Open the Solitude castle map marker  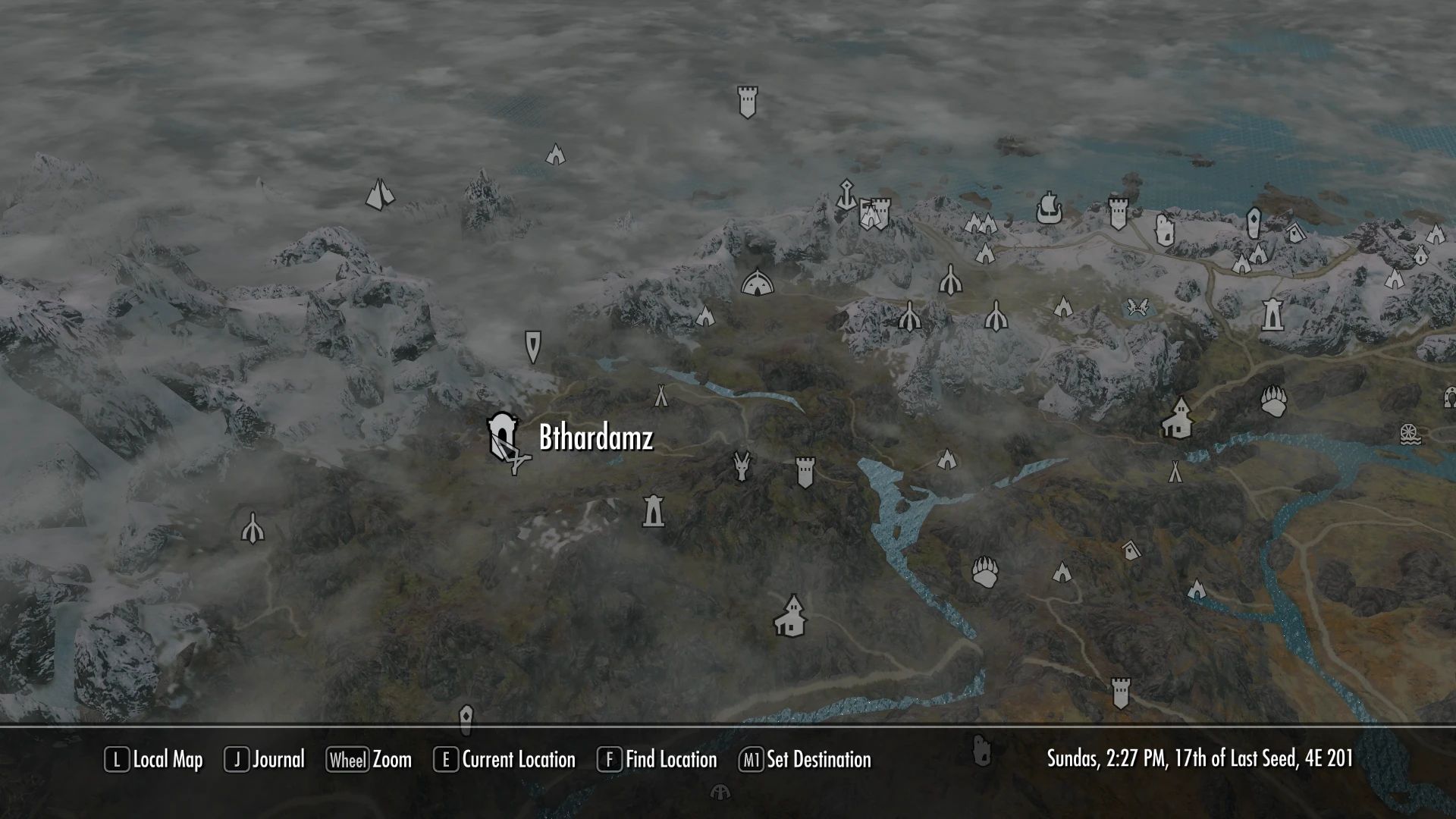click(x=874, y=213)
